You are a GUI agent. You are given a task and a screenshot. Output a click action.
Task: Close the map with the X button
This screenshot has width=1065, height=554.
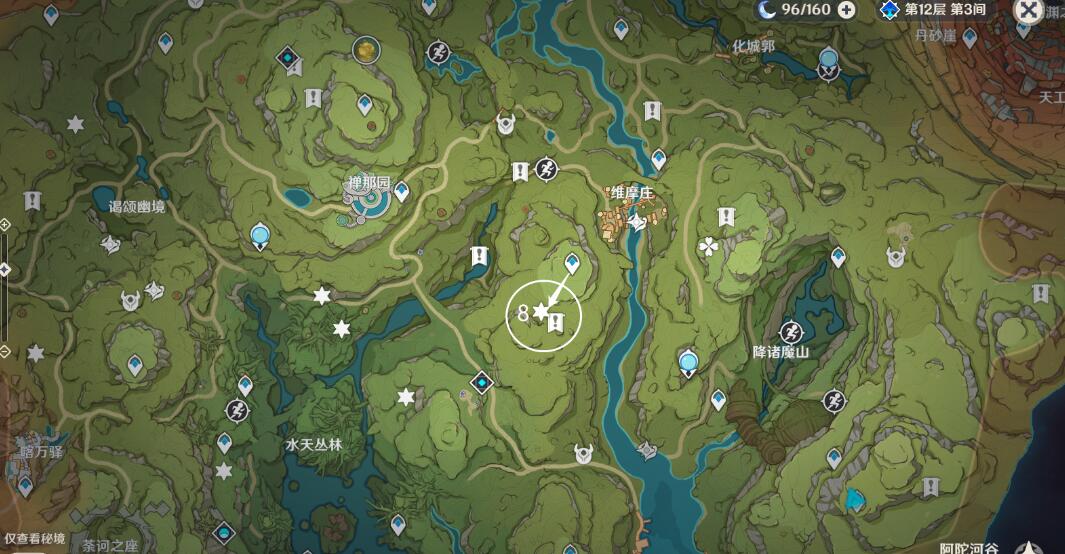point(1028,11)
